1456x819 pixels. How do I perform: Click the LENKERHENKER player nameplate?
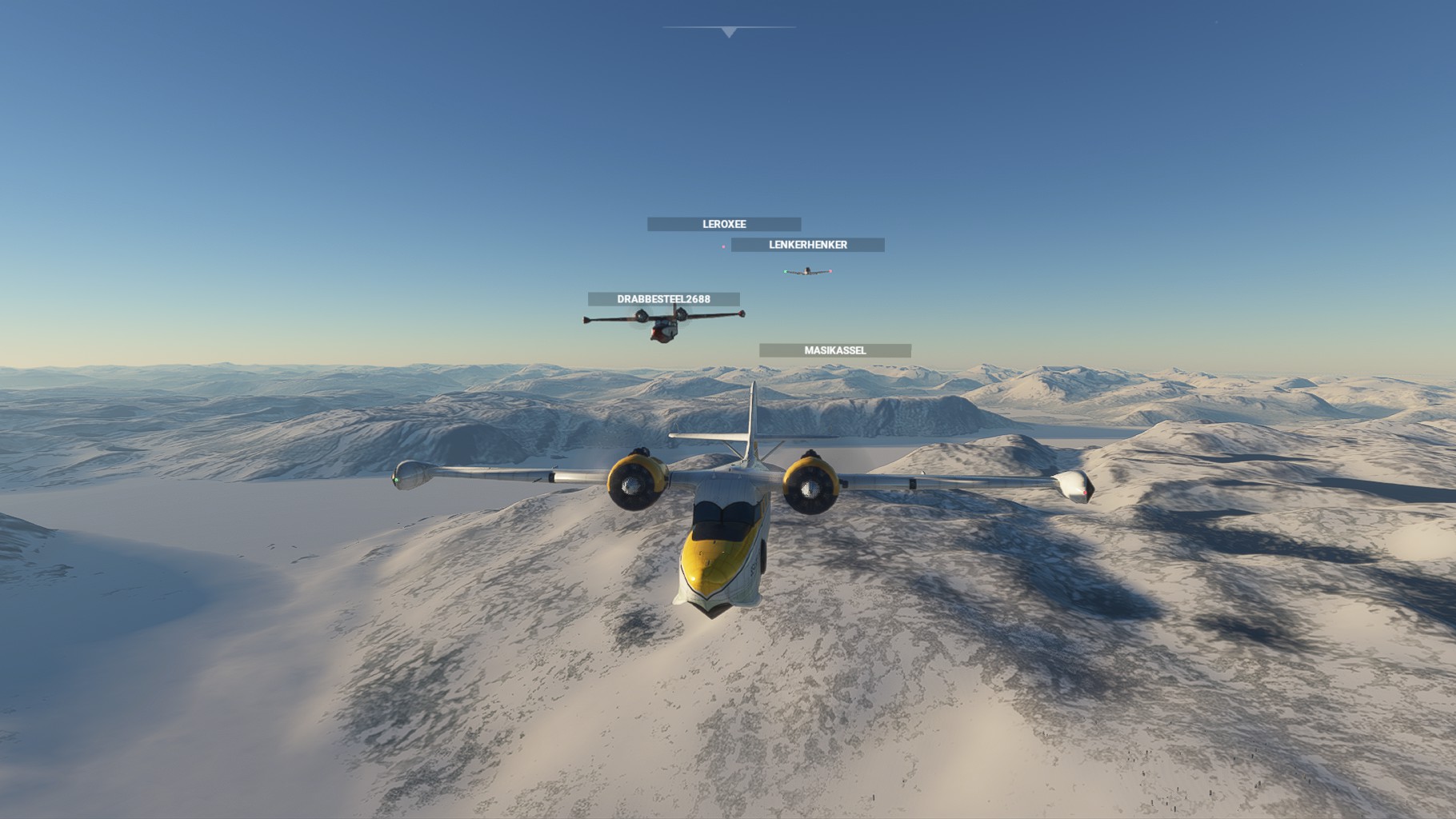807,245
